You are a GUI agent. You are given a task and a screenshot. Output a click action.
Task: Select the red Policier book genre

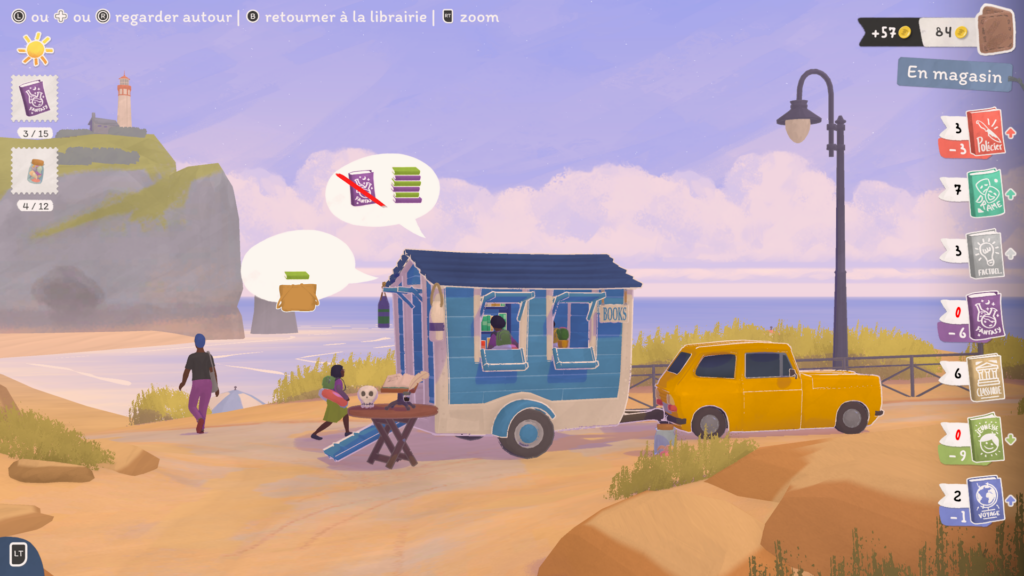pyautogui.click(x=983, y=132)
